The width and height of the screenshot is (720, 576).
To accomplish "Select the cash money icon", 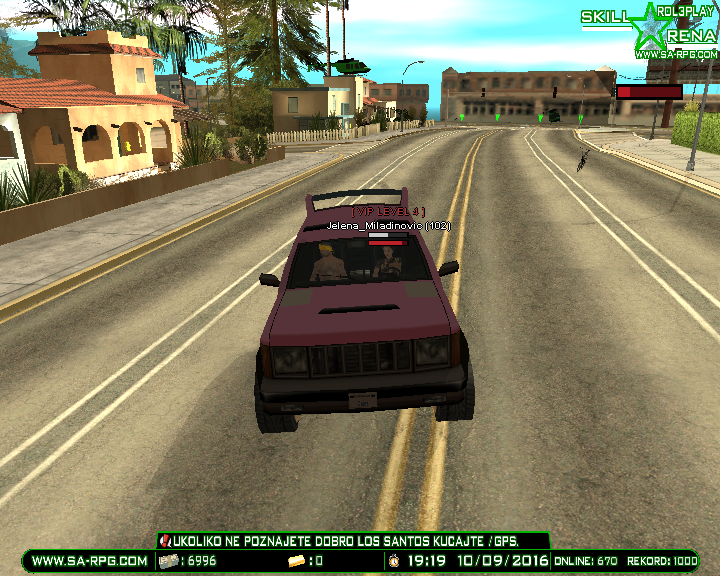I will click(x=168, y=562).
